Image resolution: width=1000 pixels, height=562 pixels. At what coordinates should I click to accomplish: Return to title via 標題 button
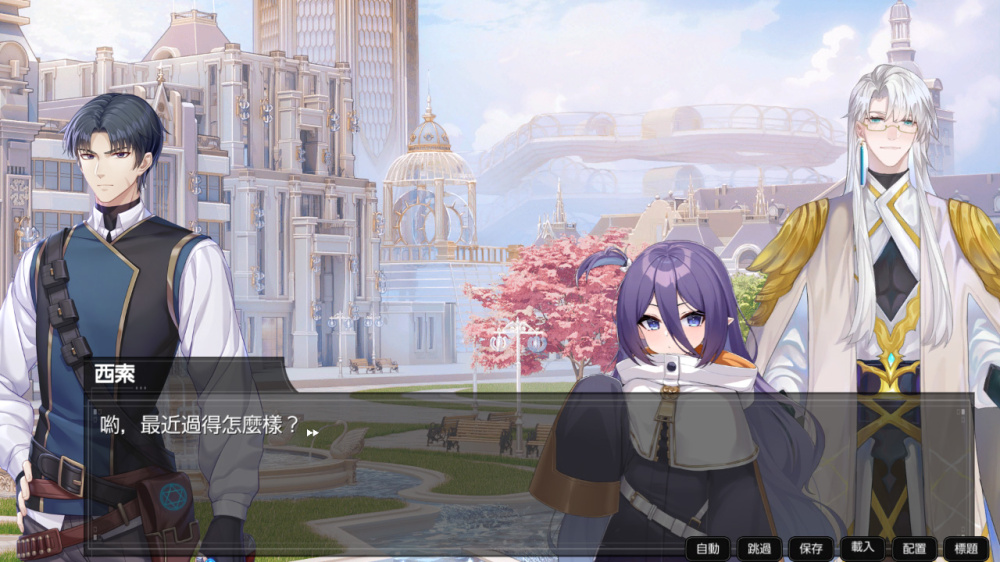pos(965,548)
